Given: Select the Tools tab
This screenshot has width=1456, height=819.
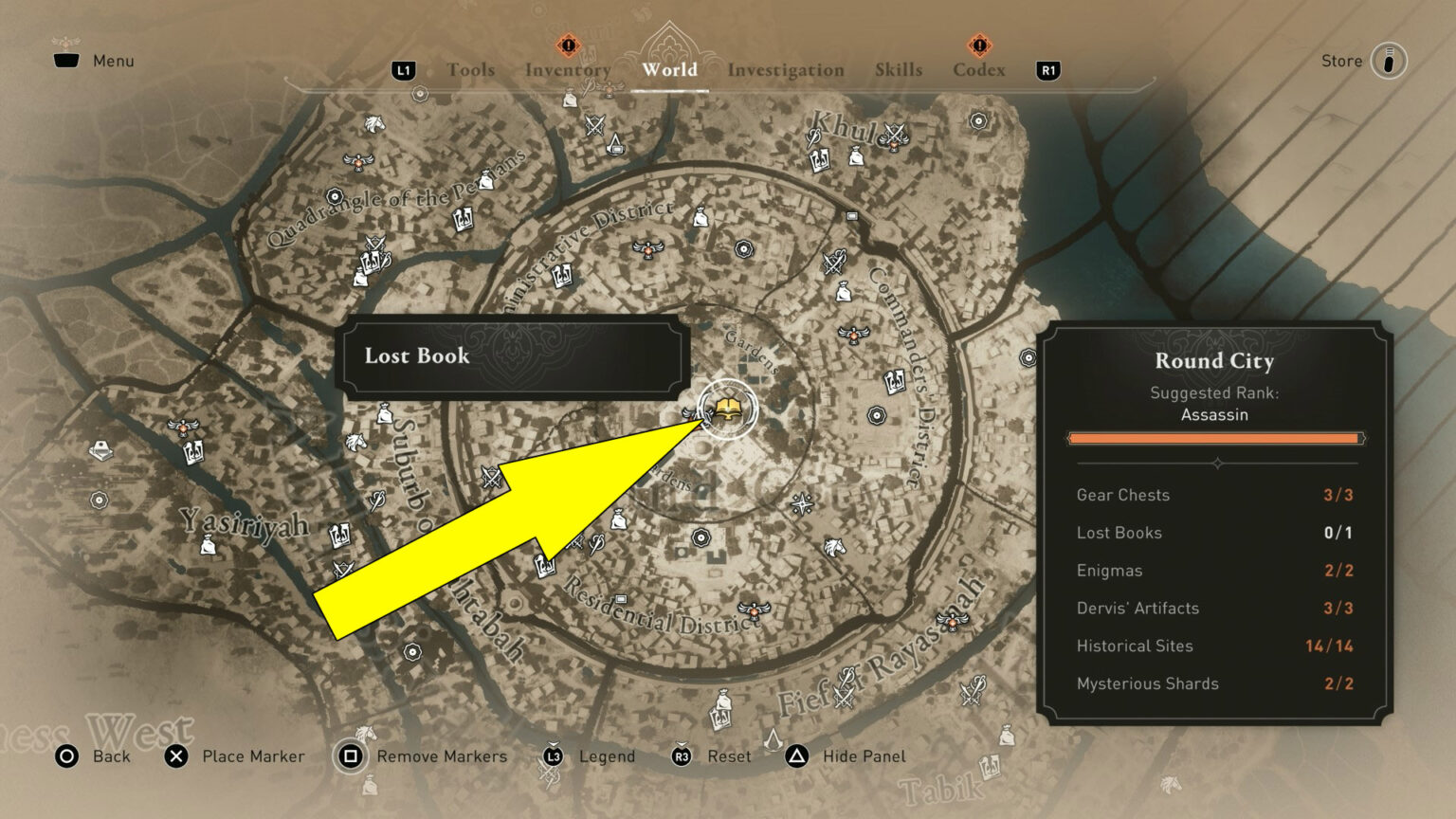Looking at the screenshot, I should [x=471, y=69].
